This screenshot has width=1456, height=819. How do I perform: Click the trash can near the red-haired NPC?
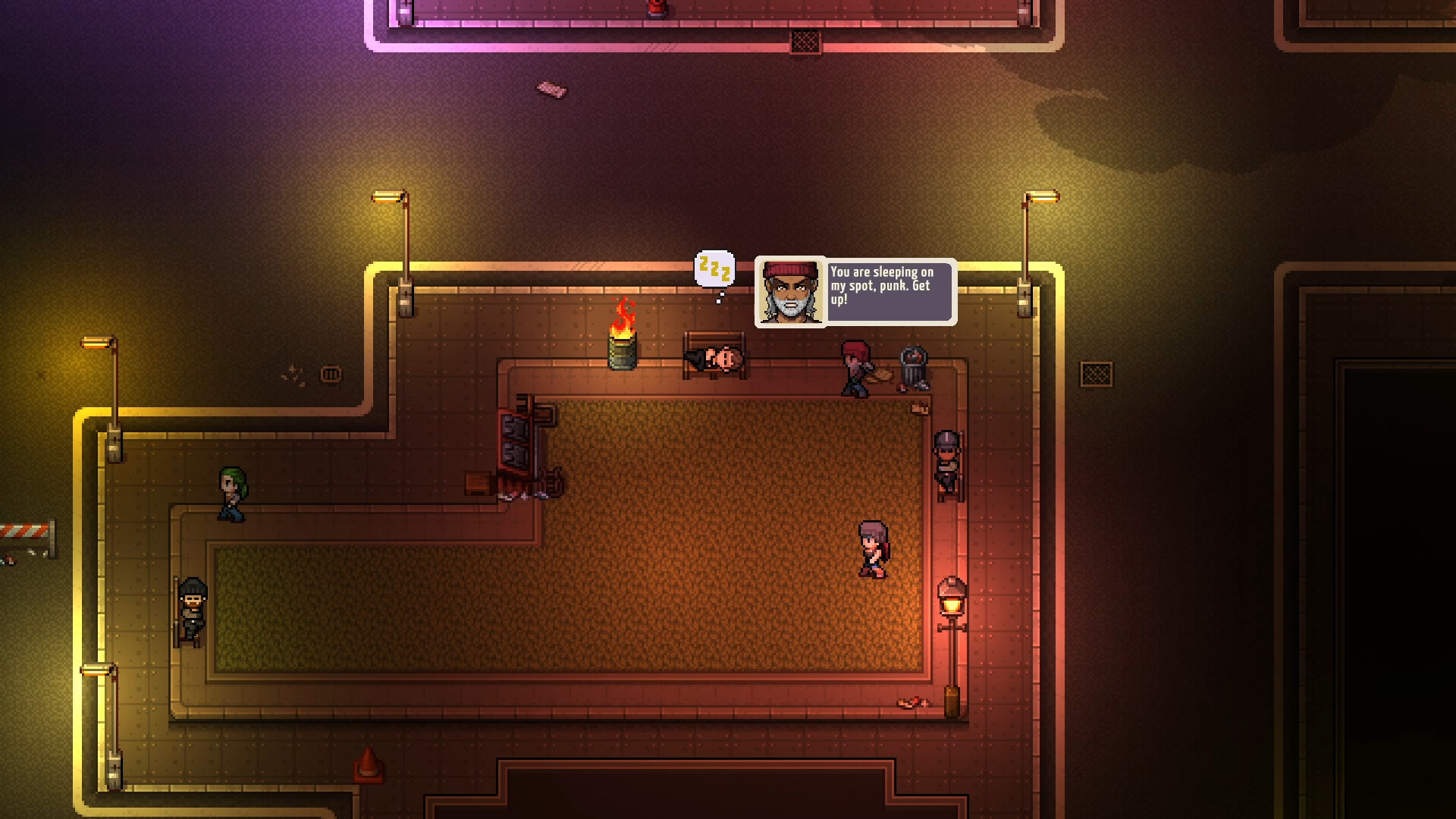point(912,362)
